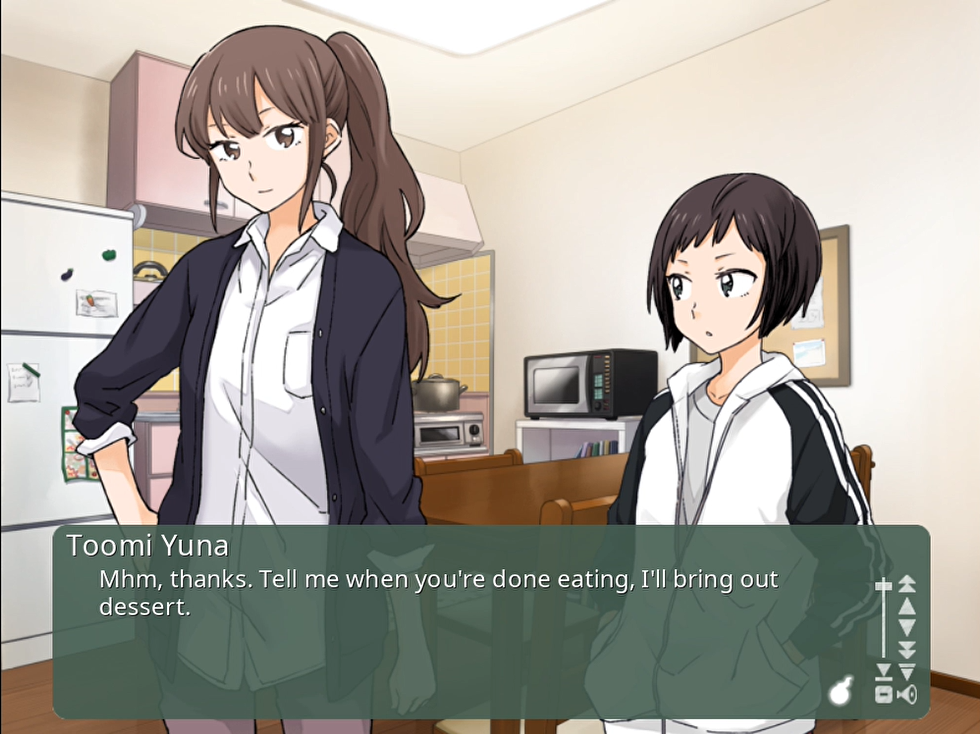Click the speaker voice replay icon

click(x=907, y=694)
